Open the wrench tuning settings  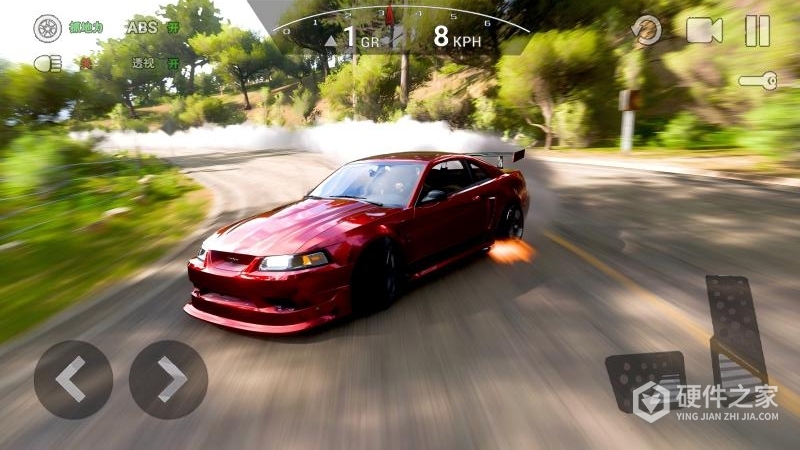pos(758,81)
